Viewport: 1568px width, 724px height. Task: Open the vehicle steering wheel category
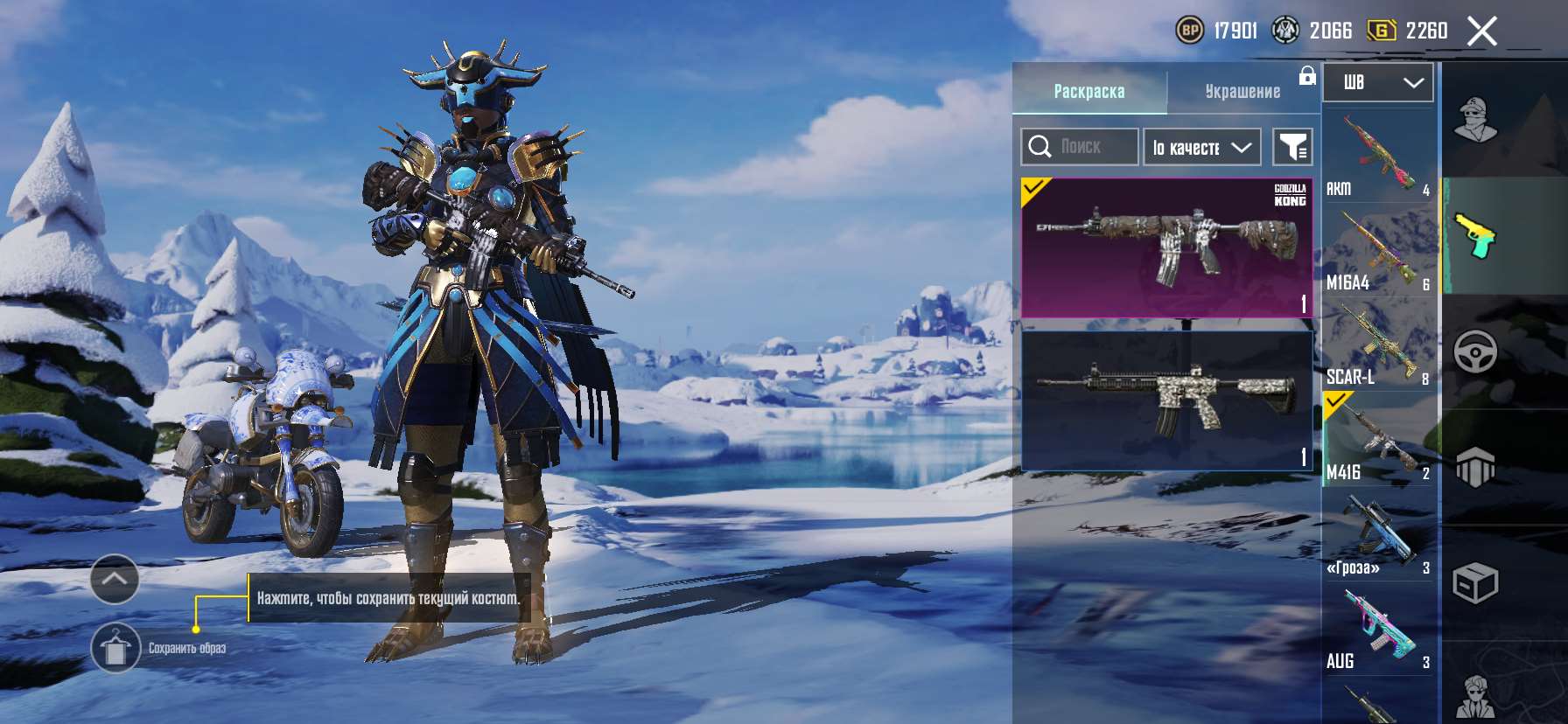coord(1475,352)
